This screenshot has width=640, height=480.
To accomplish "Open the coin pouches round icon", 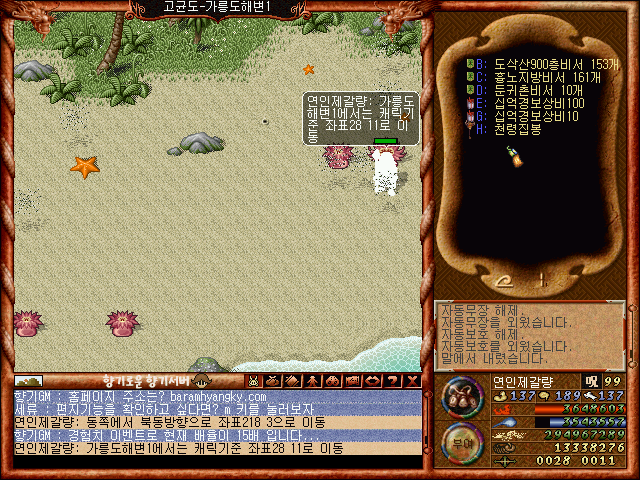I will point(461,396).
